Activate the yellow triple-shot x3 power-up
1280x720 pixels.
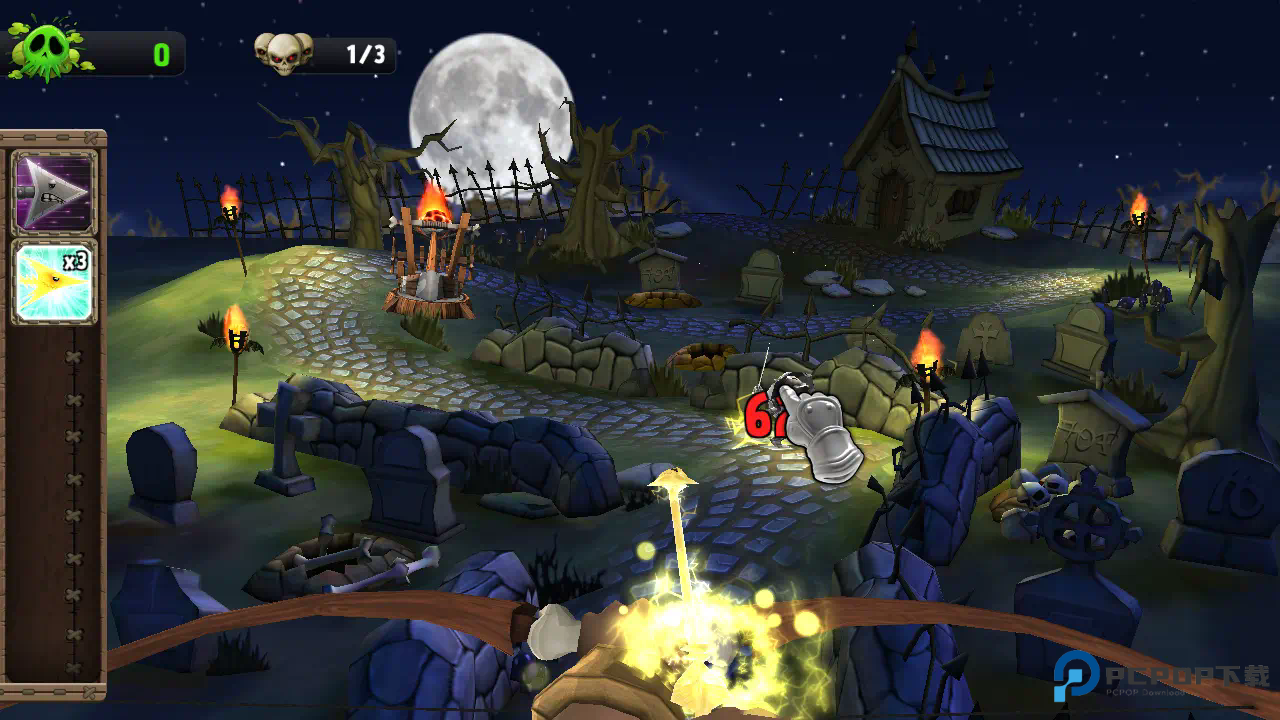[x=54, y=281]
